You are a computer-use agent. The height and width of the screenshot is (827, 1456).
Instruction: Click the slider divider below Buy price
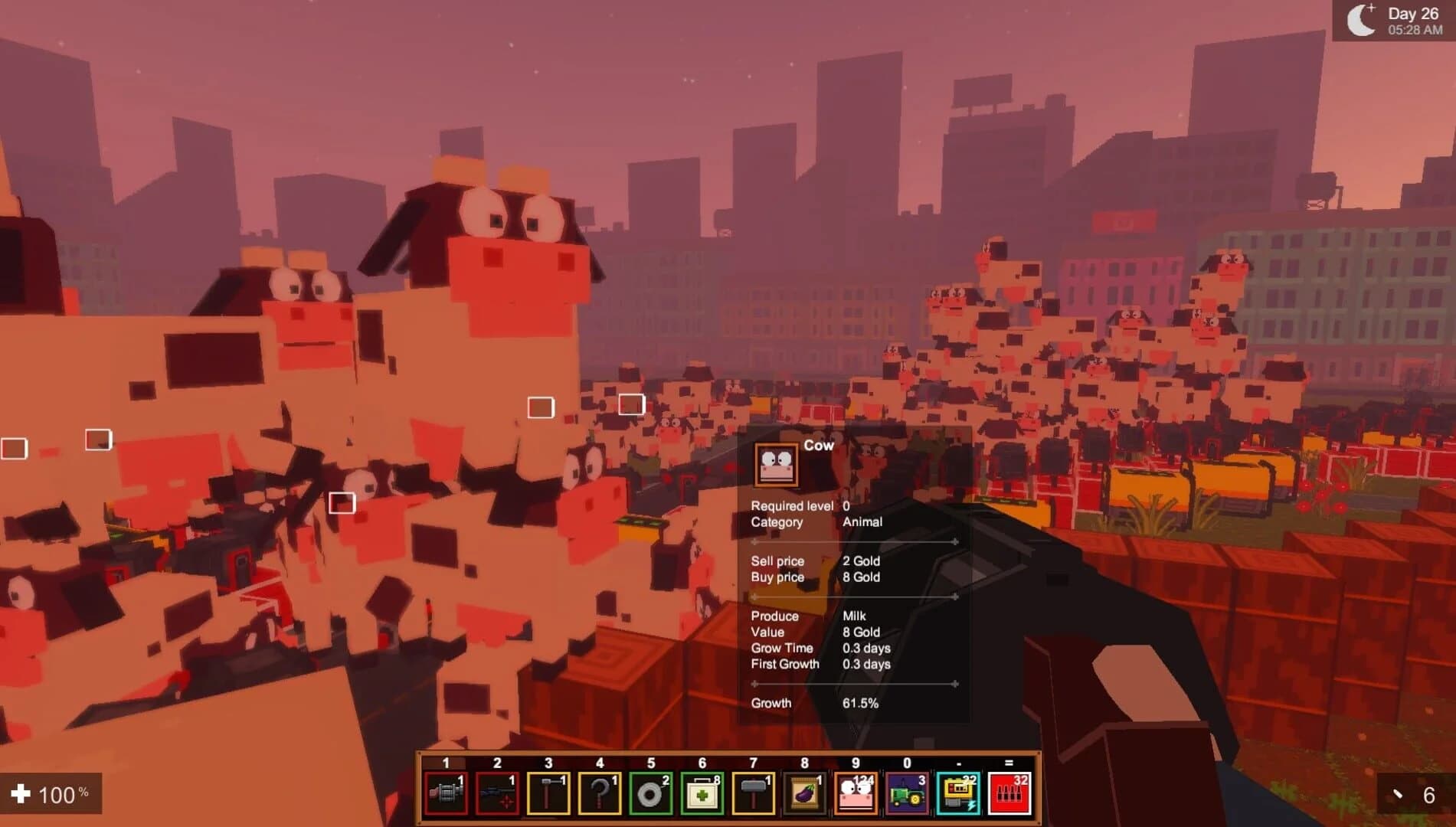pyautogui.click(x=852, y=596)
